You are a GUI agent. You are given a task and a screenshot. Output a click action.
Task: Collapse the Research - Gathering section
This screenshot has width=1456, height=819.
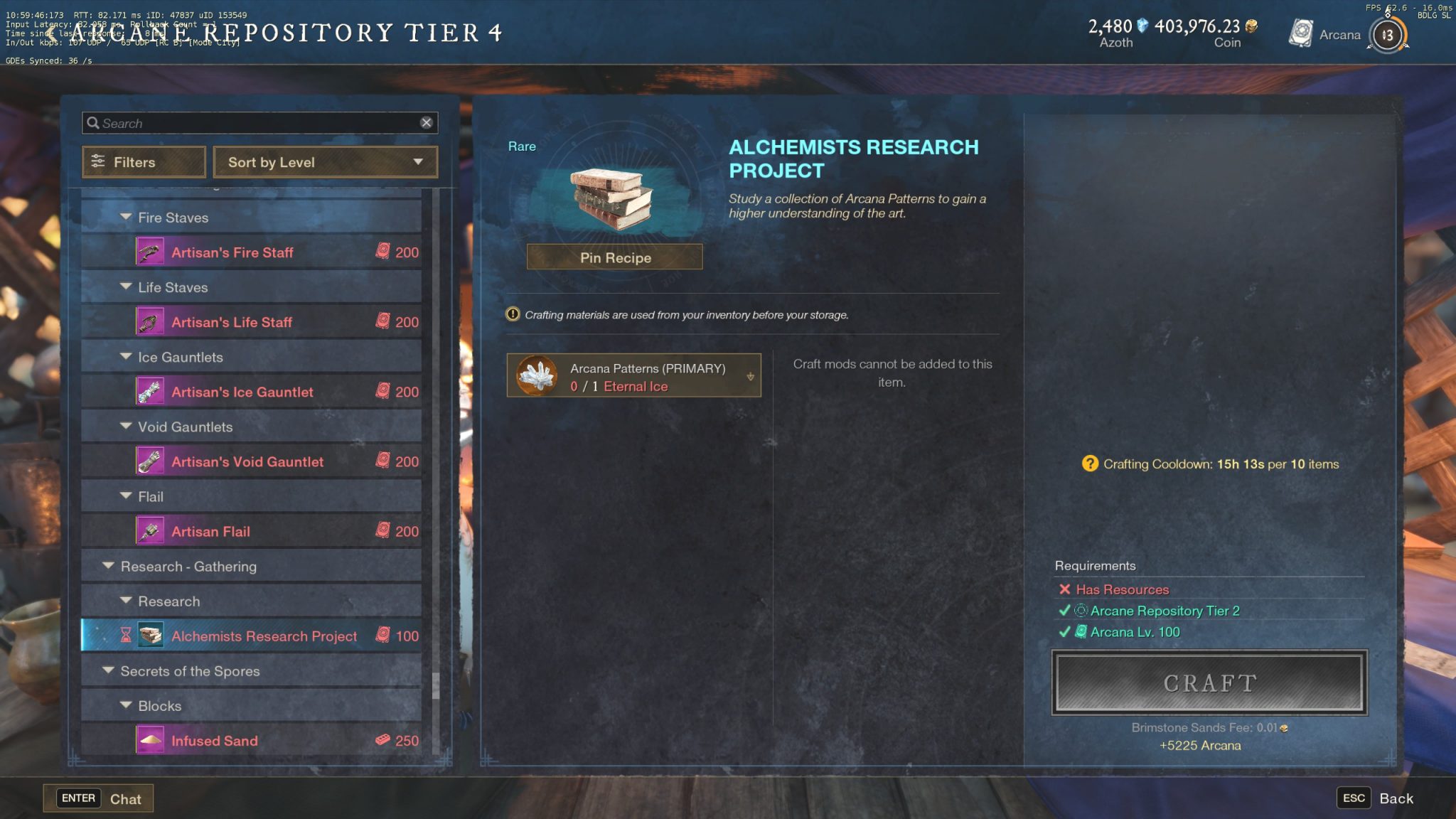coord(108,566)
